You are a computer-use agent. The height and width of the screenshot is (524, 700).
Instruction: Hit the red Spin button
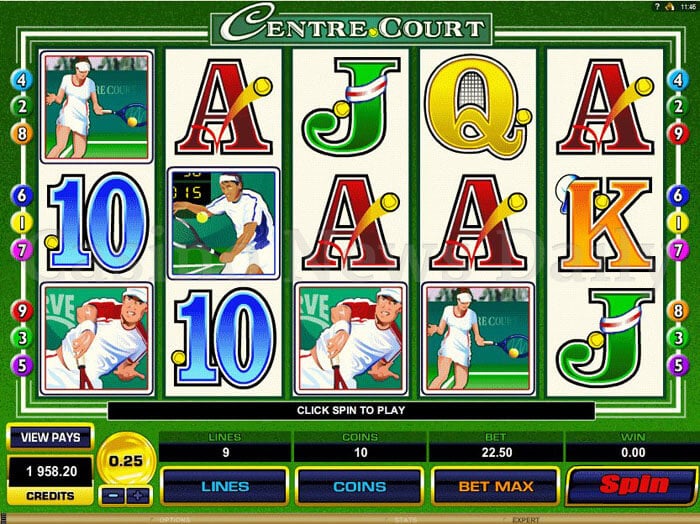point(631,487)
